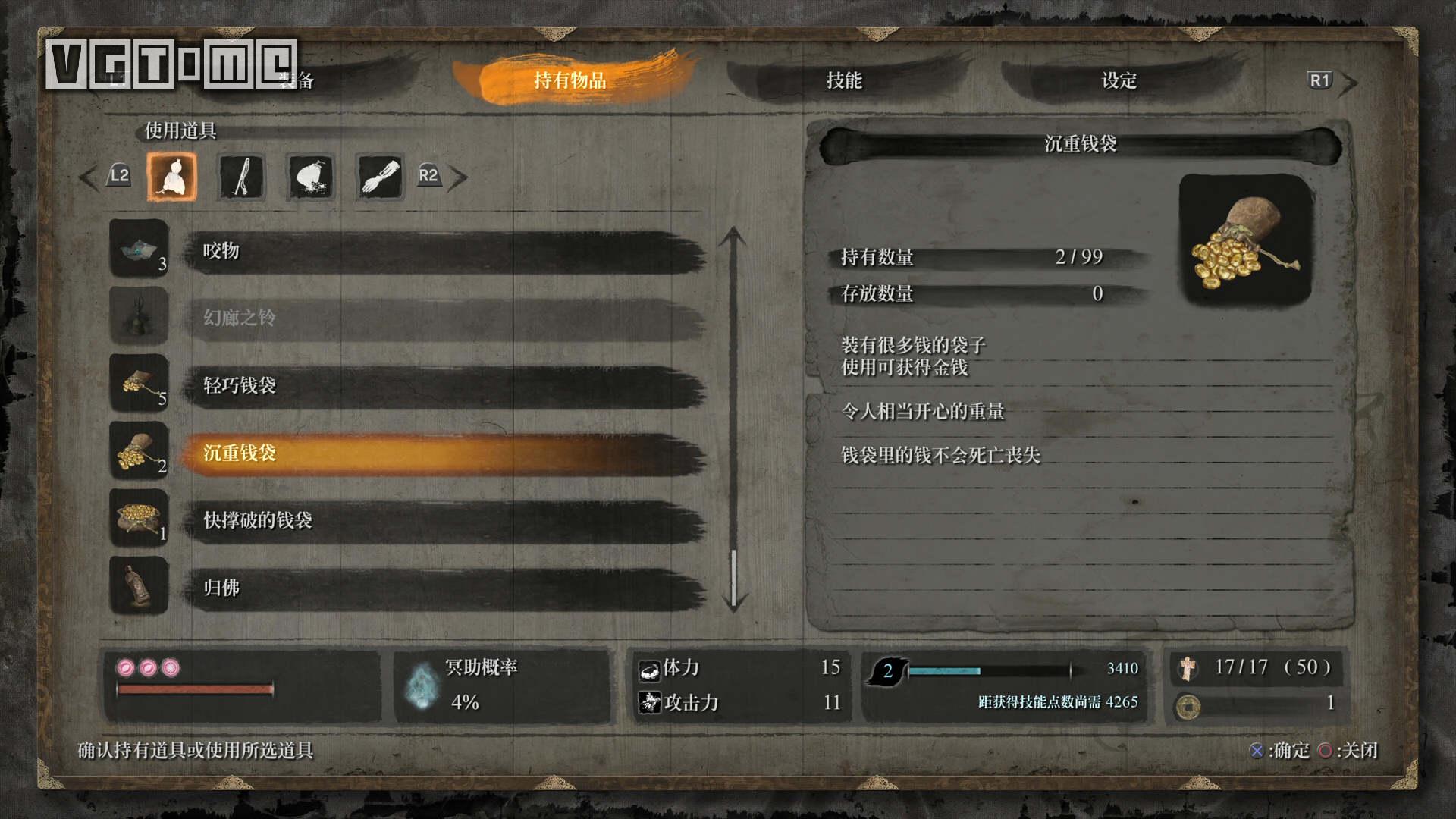Click the 沉重钱袋 coin bag preview image
This screenshot has width=1456, height=819.
pos(1245,240)
